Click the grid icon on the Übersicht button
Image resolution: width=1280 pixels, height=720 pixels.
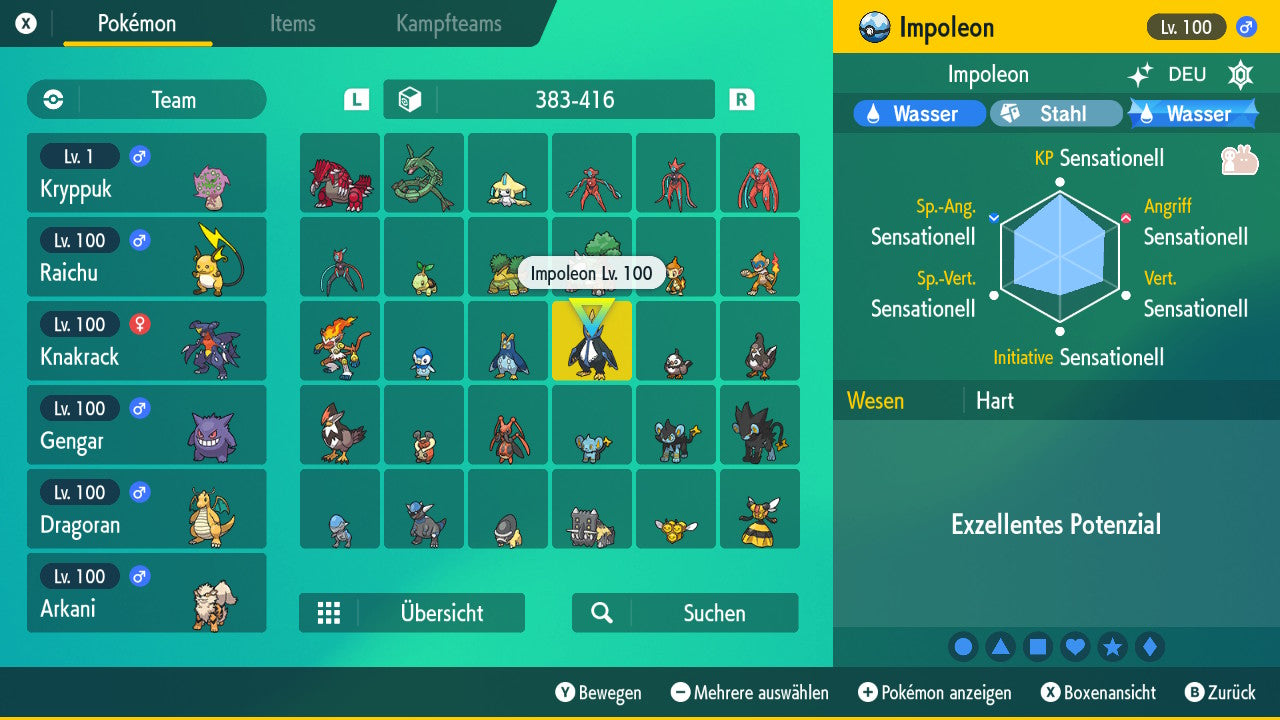pyautogui.click(x=330, y=613)
